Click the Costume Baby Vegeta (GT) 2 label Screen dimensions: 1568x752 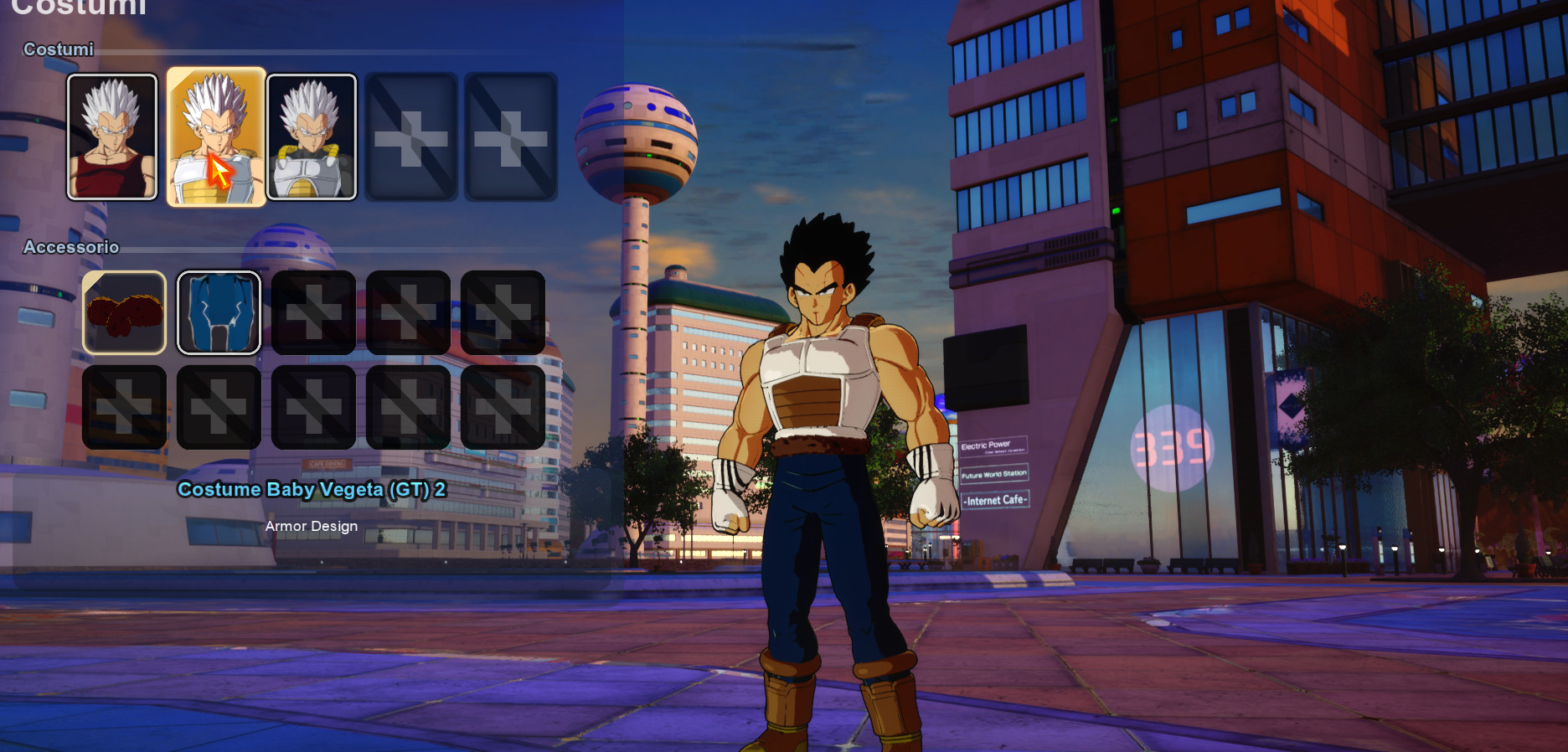(312, 490)
